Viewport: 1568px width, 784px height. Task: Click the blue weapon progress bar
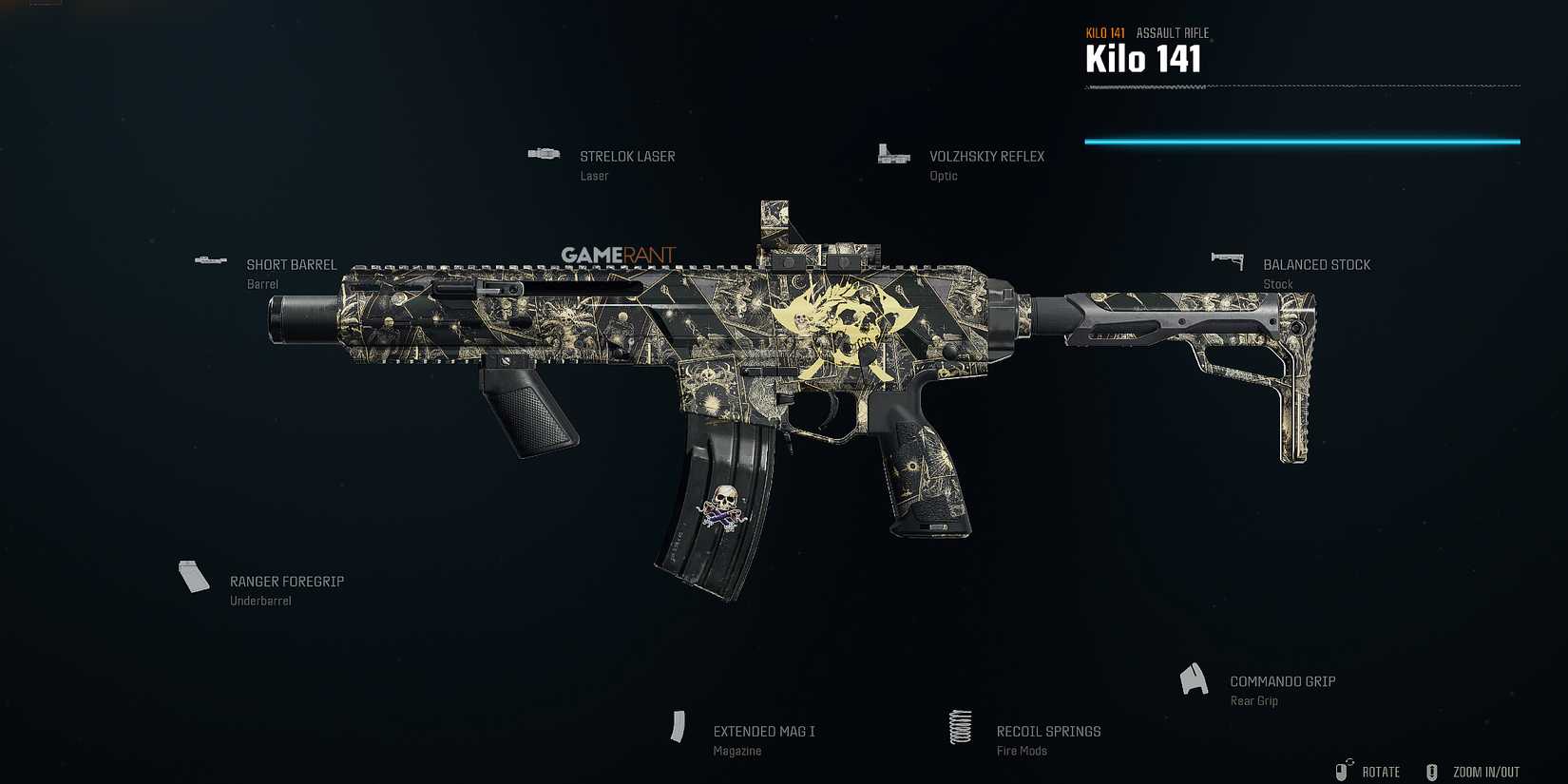[1302, 140]
